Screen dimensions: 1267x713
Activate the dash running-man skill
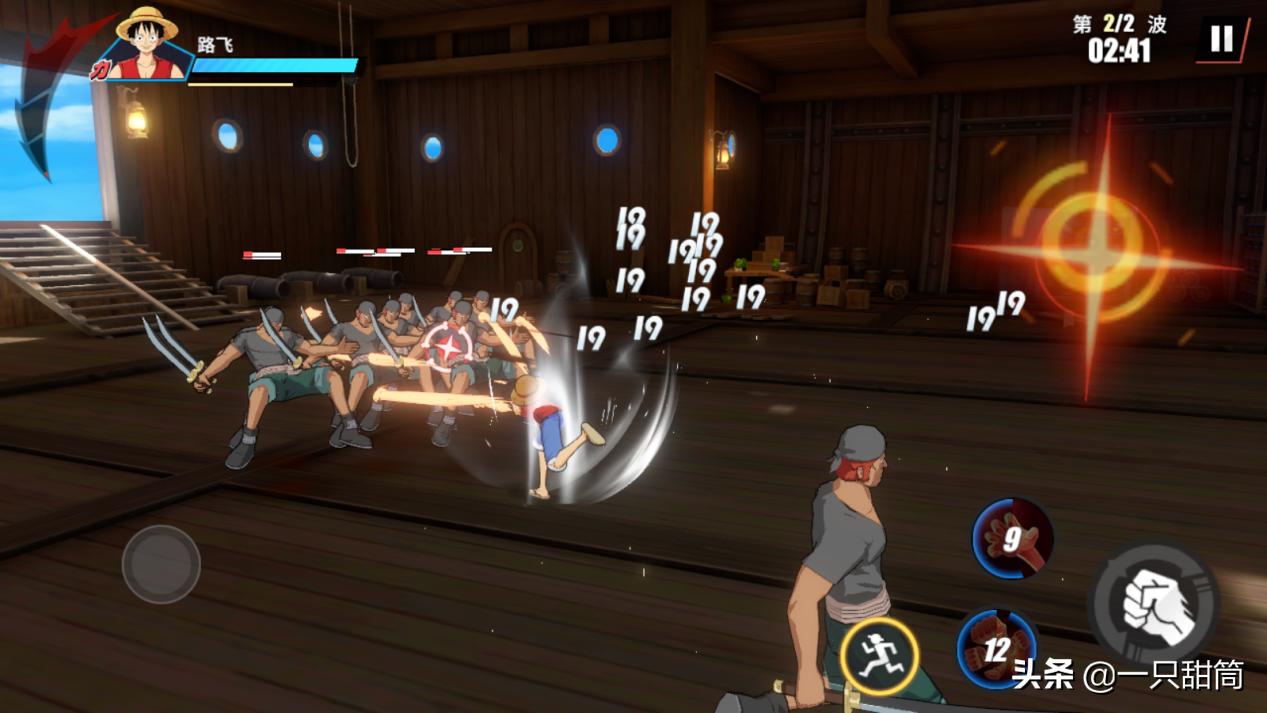point(878,656)
